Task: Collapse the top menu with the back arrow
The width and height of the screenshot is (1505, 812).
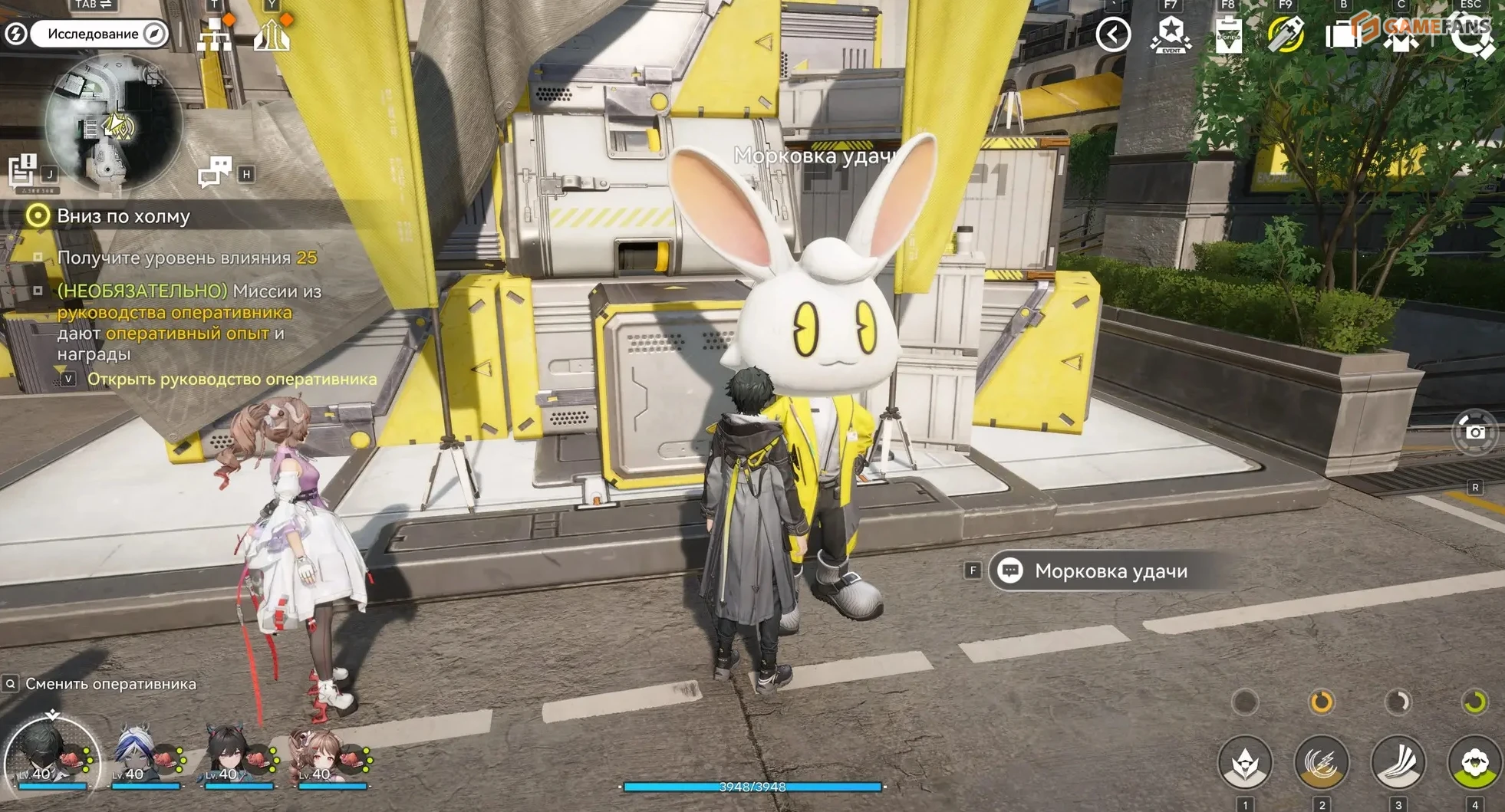Action: click(1113, 35)
